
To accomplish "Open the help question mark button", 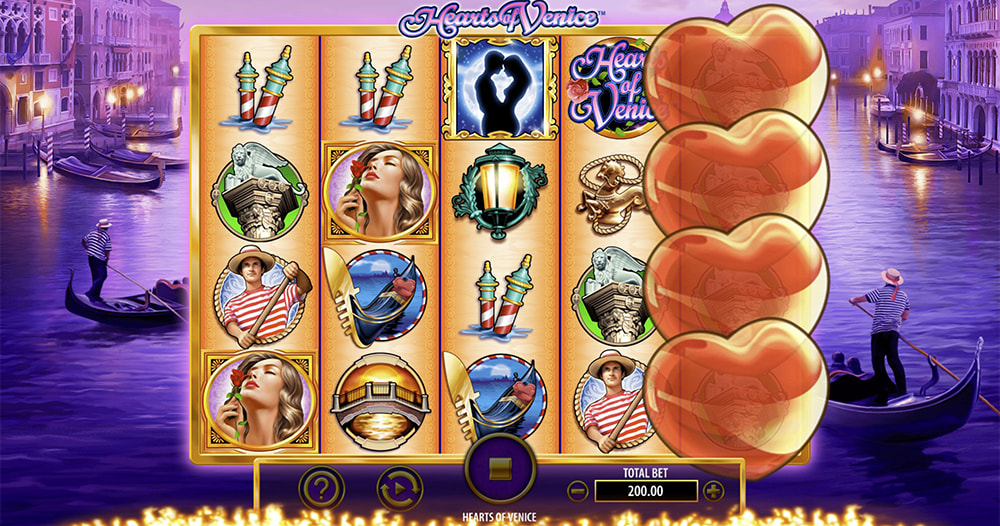I will [x=321, y=489].
